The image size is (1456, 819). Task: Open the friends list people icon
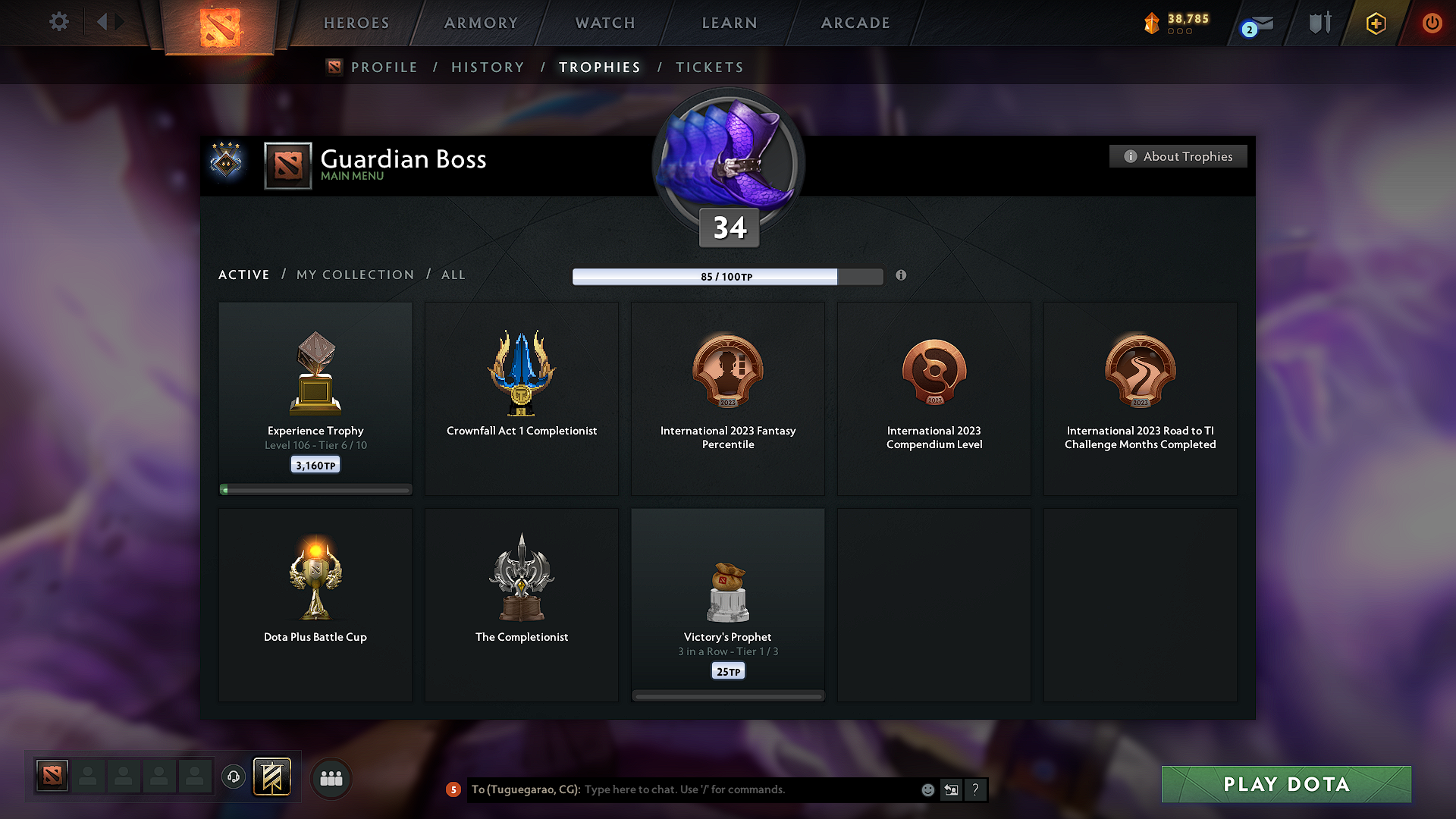(x=331, y=778)
